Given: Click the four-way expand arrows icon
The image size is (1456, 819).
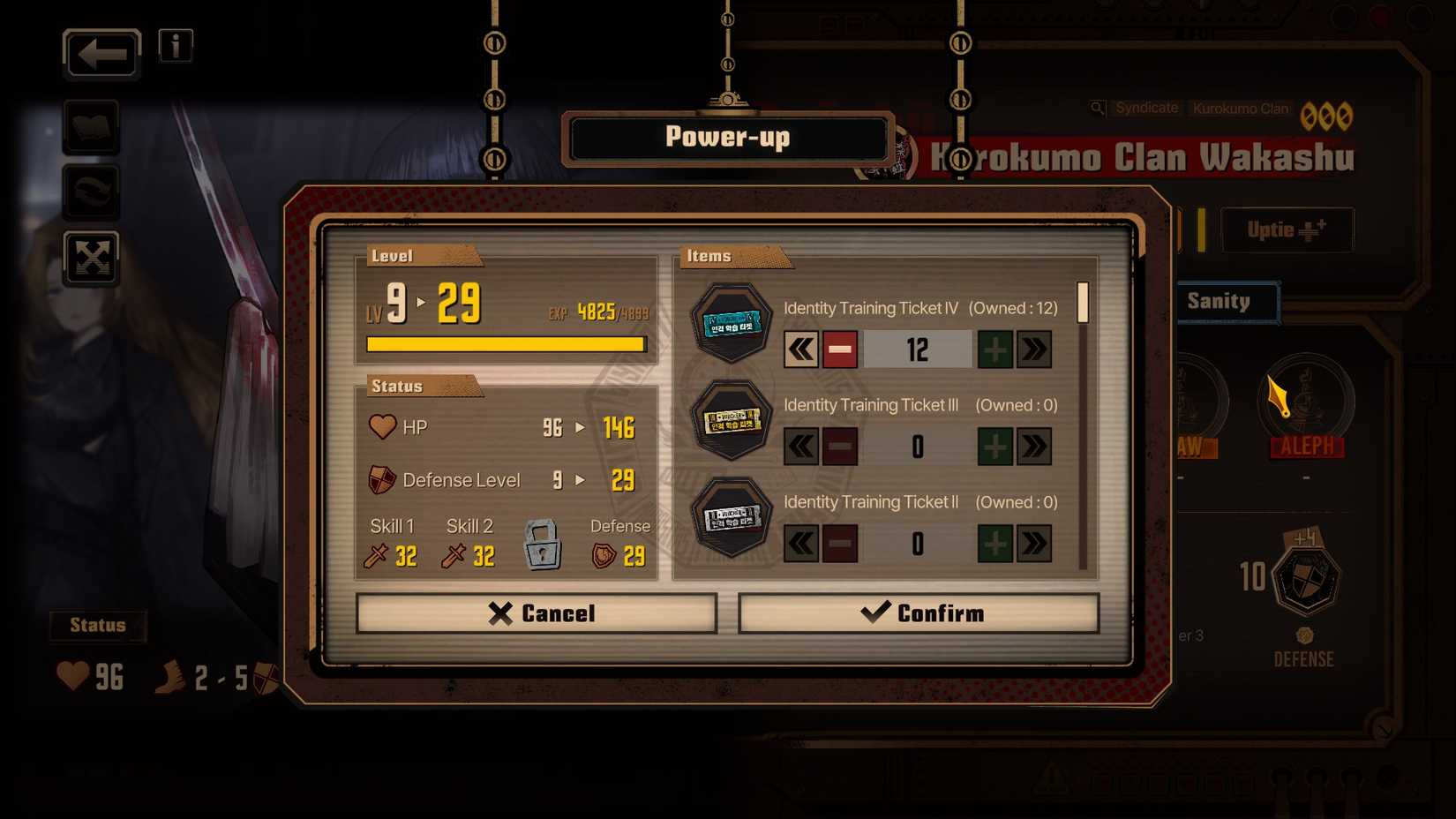Looking at the screenshot, I should [x=91, y=259].
